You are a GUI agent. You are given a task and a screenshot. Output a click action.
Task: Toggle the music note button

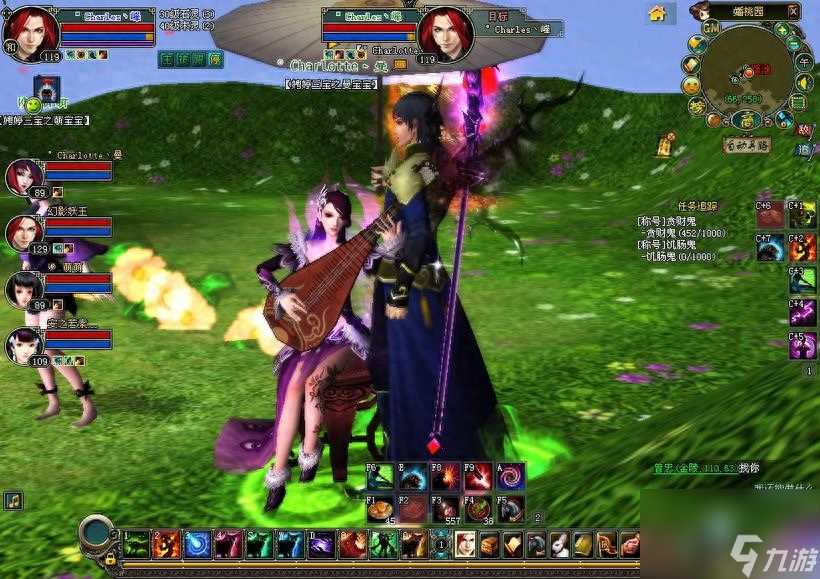[x=14, y=499]
